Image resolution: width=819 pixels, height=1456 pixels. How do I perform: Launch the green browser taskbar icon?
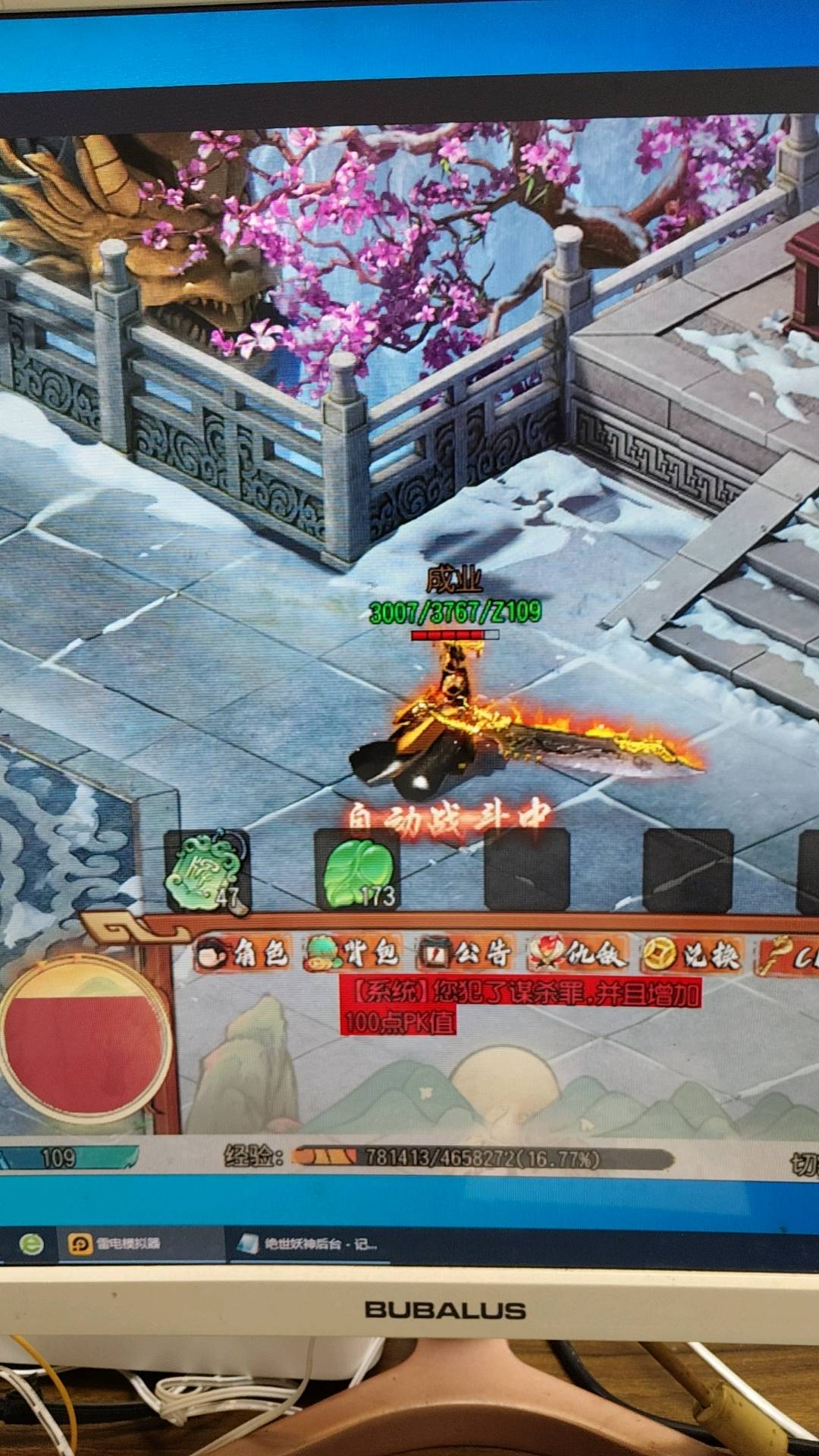pos(31,1244)
